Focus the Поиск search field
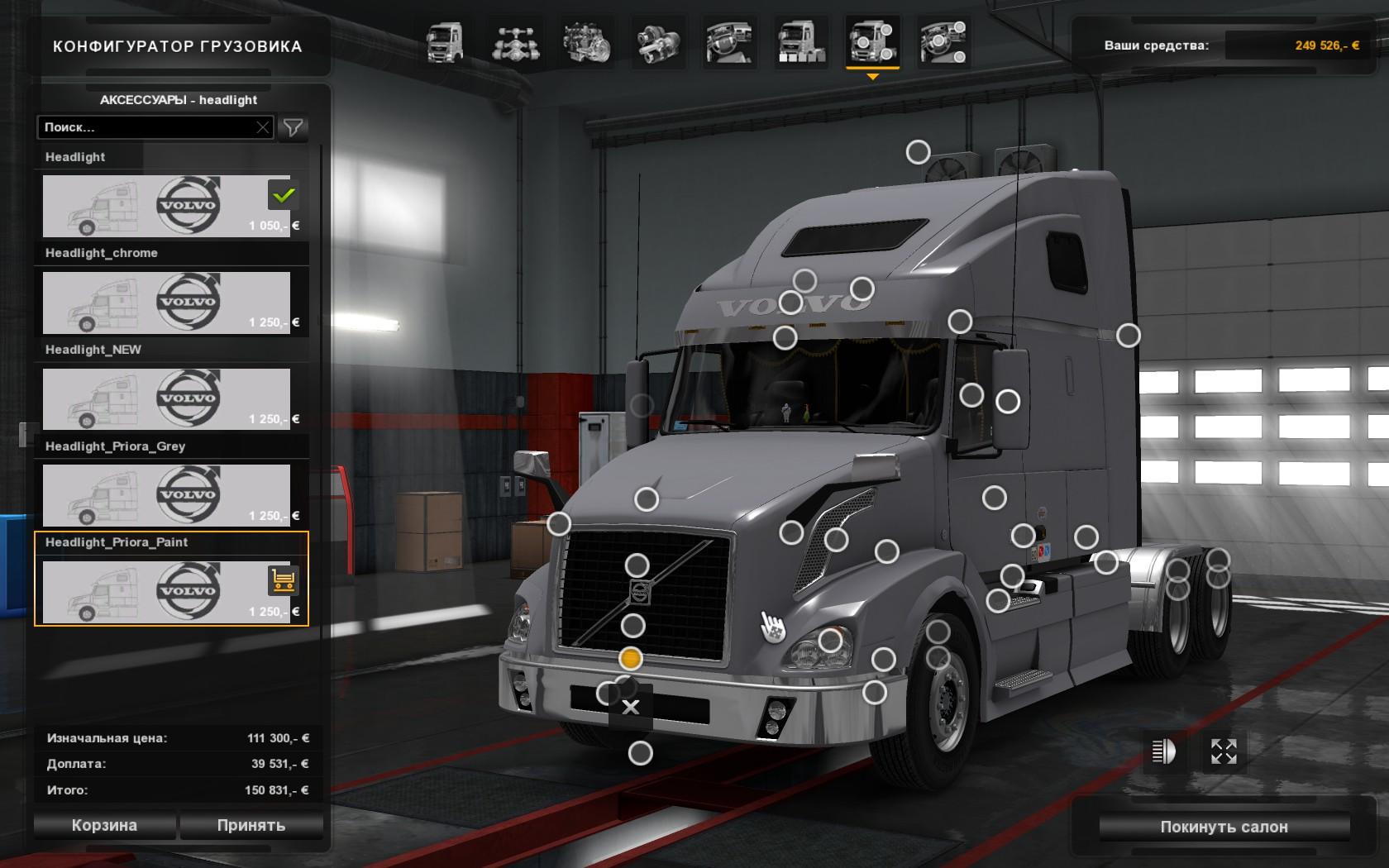1389x868 pixels. pyautogui.click(x=147, y=127)
